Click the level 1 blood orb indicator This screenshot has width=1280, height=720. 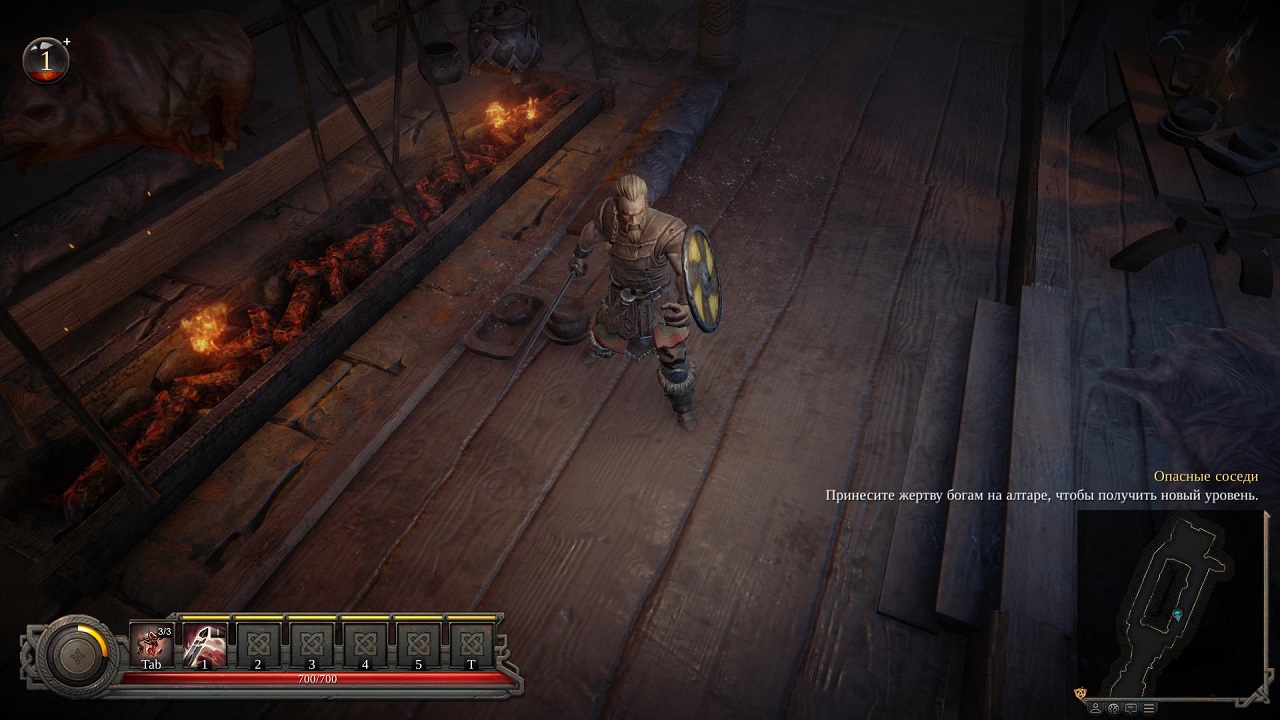(x=46, y=60)
